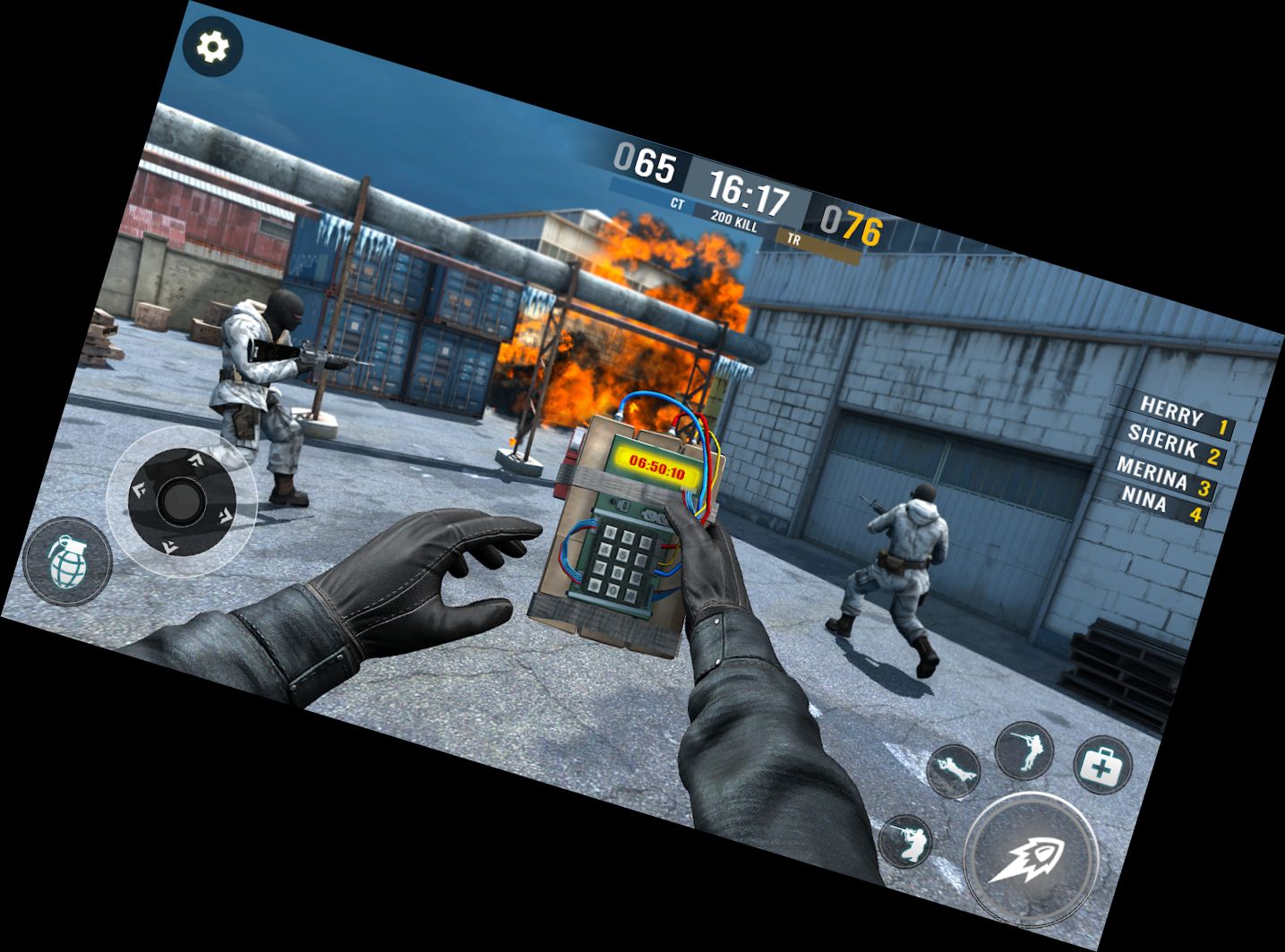Image resolution: width=1285 pixels, height=952 pixels.
Task: Open the settings gear menu
Action: pyautogui.click(x=212, y=47)
